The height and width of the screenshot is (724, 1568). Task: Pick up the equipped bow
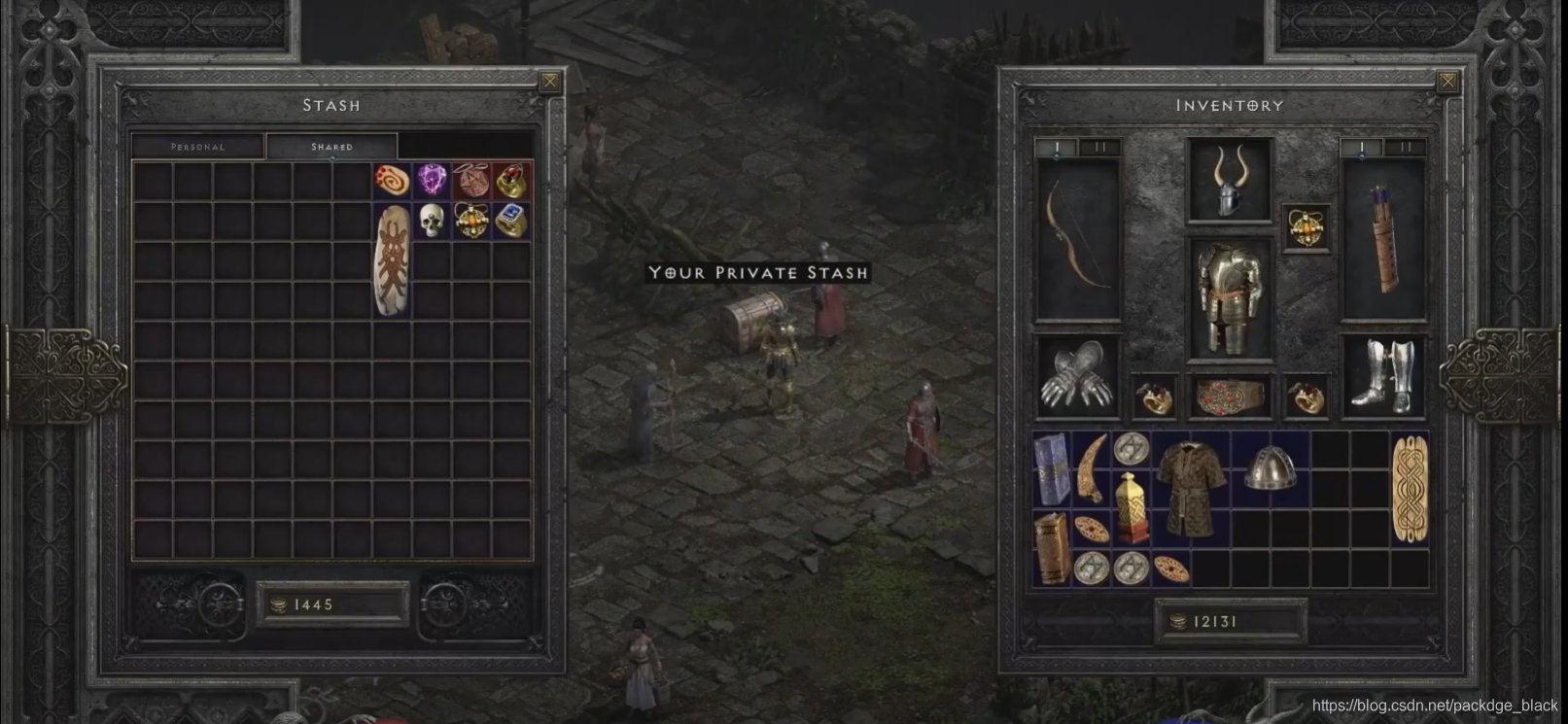pyautogui.click(x=1077, y=238)
